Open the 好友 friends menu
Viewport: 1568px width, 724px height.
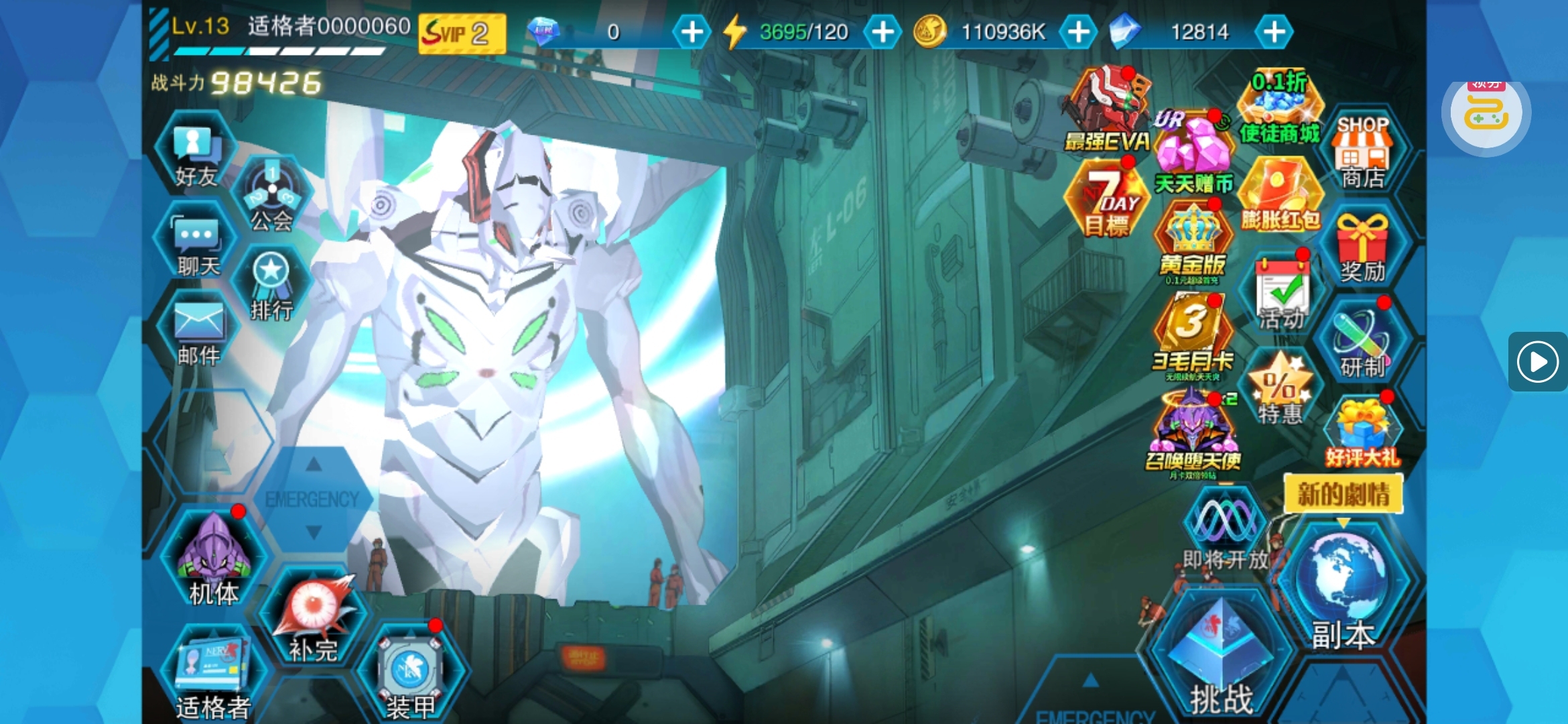pos(196,156)
